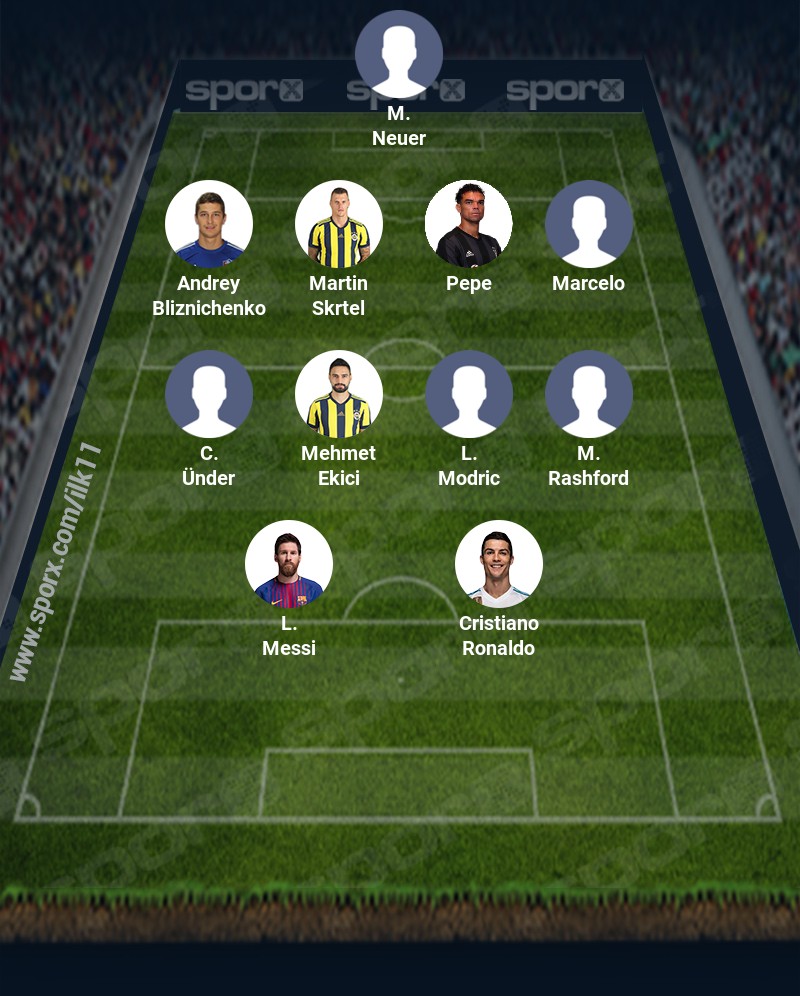
Task: Choose Andrey Bliznichenko's player portrait
Action: 209,224
